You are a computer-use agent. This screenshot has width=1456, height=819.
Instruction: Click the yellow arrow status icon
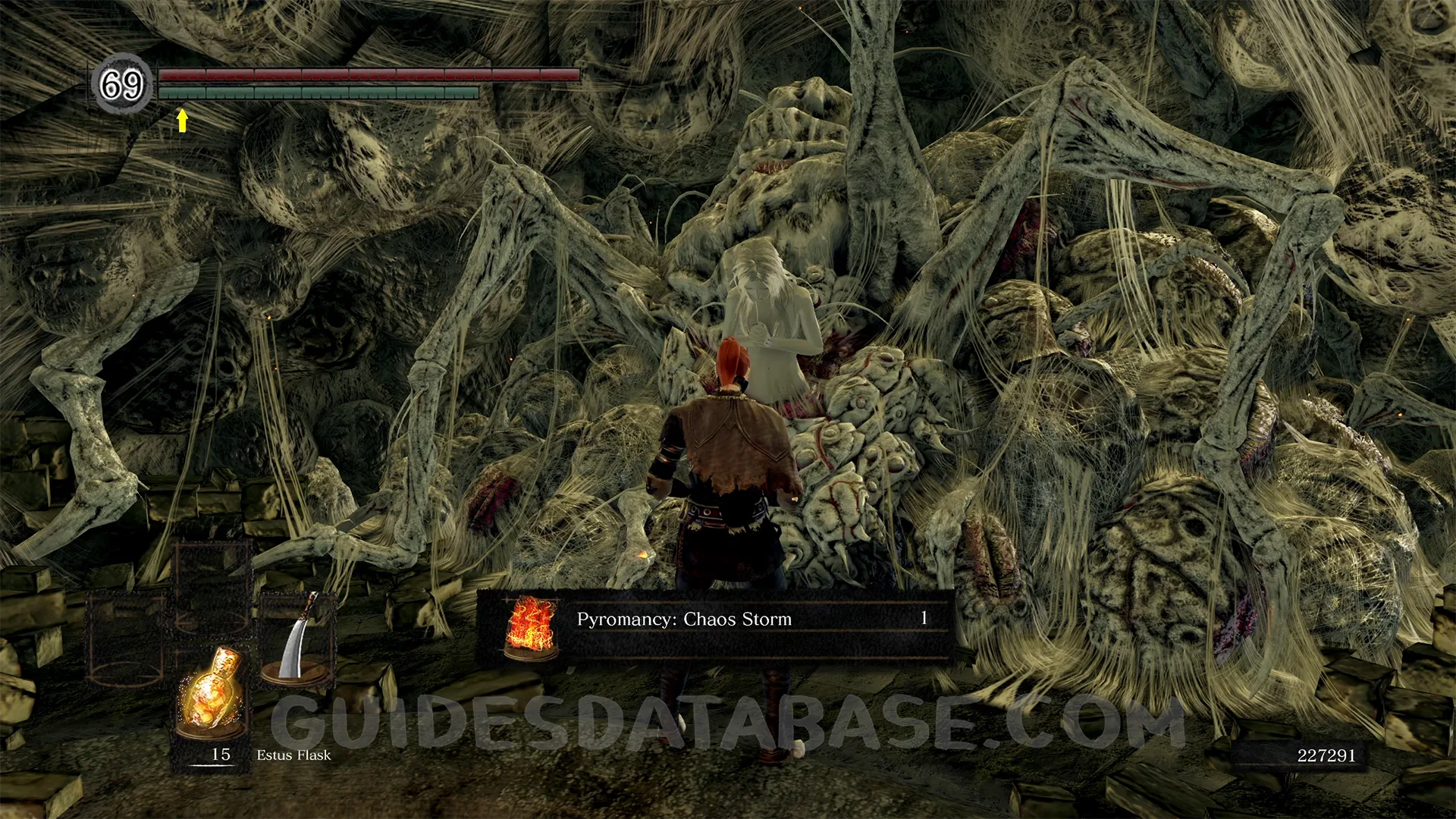coord(182,121)
